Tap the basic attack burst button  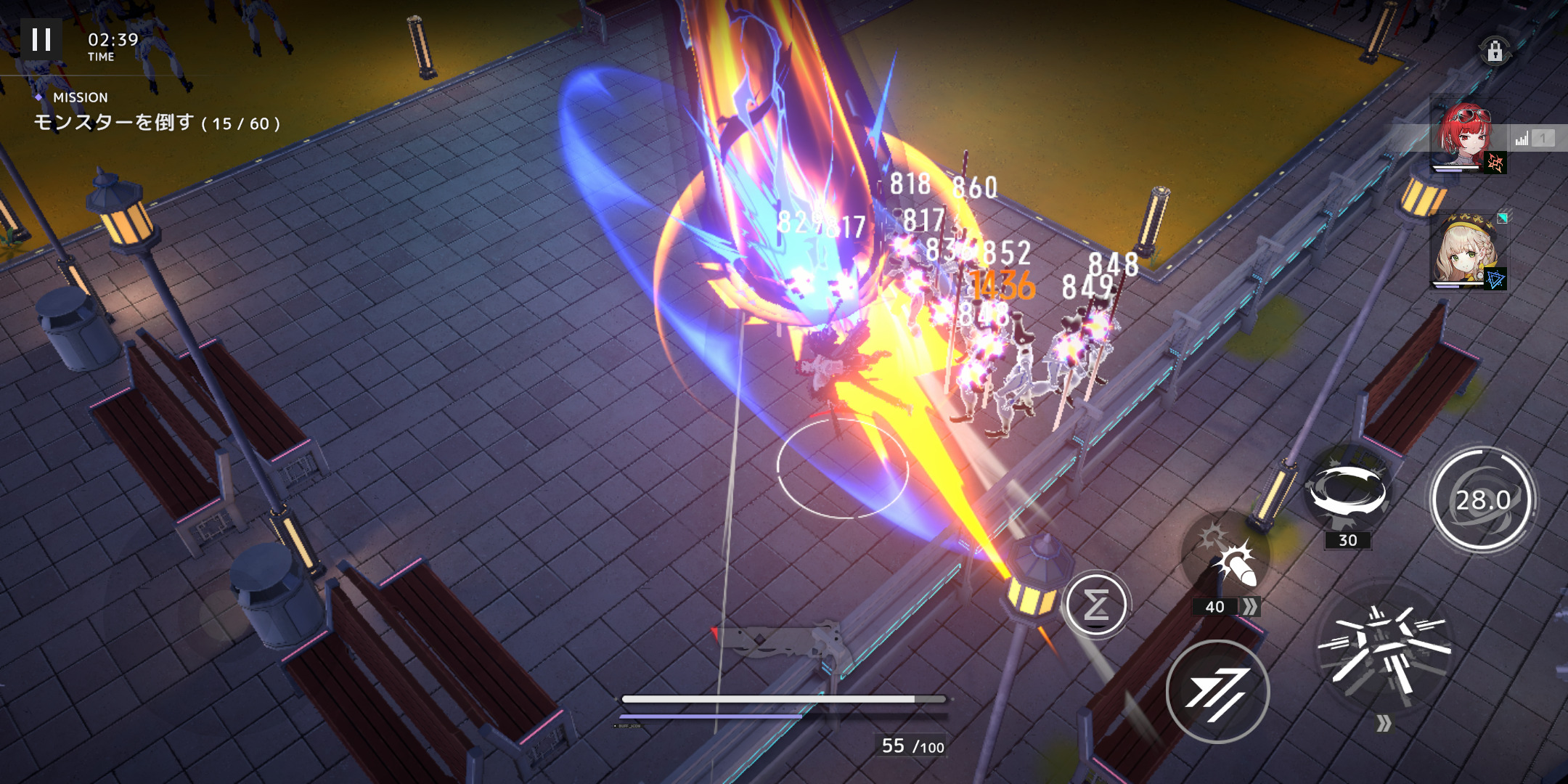pyautogui.click(x=1383, y=648)
